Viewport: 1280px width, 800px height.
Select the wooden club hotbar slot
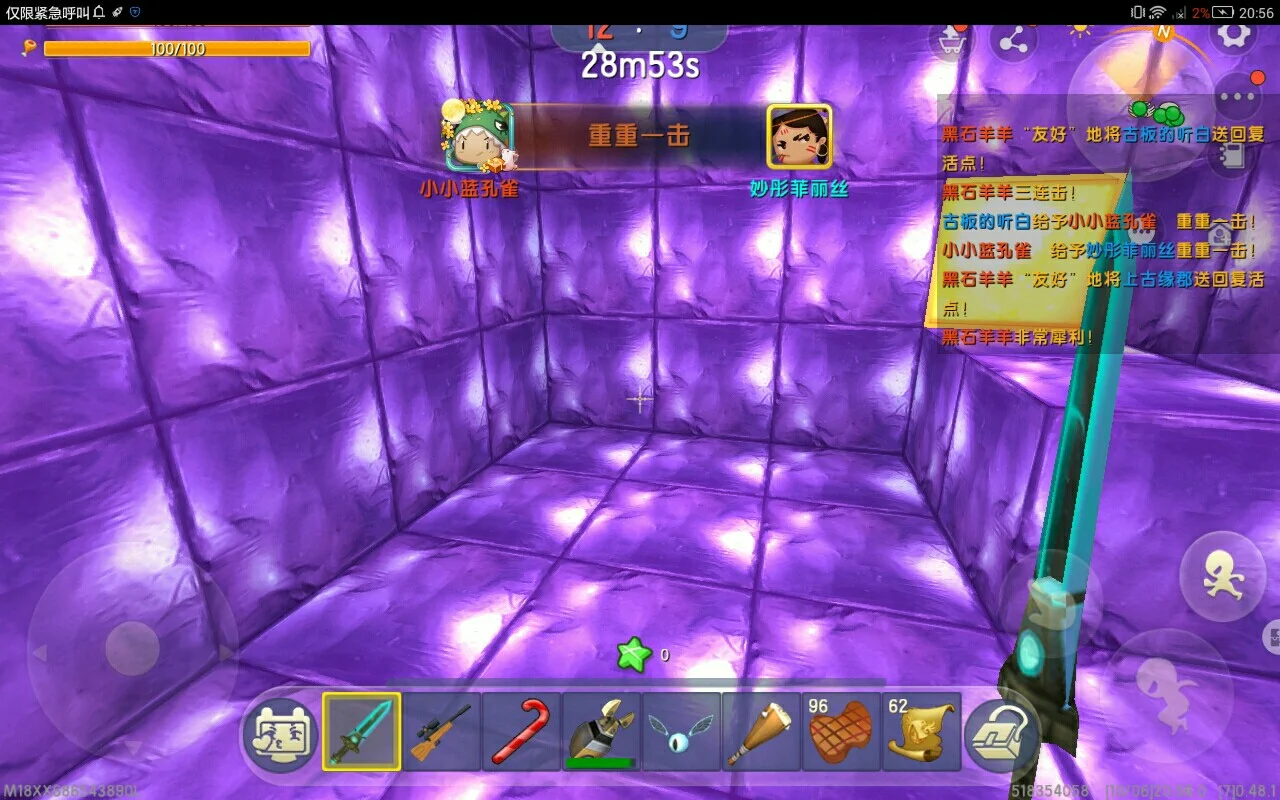[x=761, y=732]
